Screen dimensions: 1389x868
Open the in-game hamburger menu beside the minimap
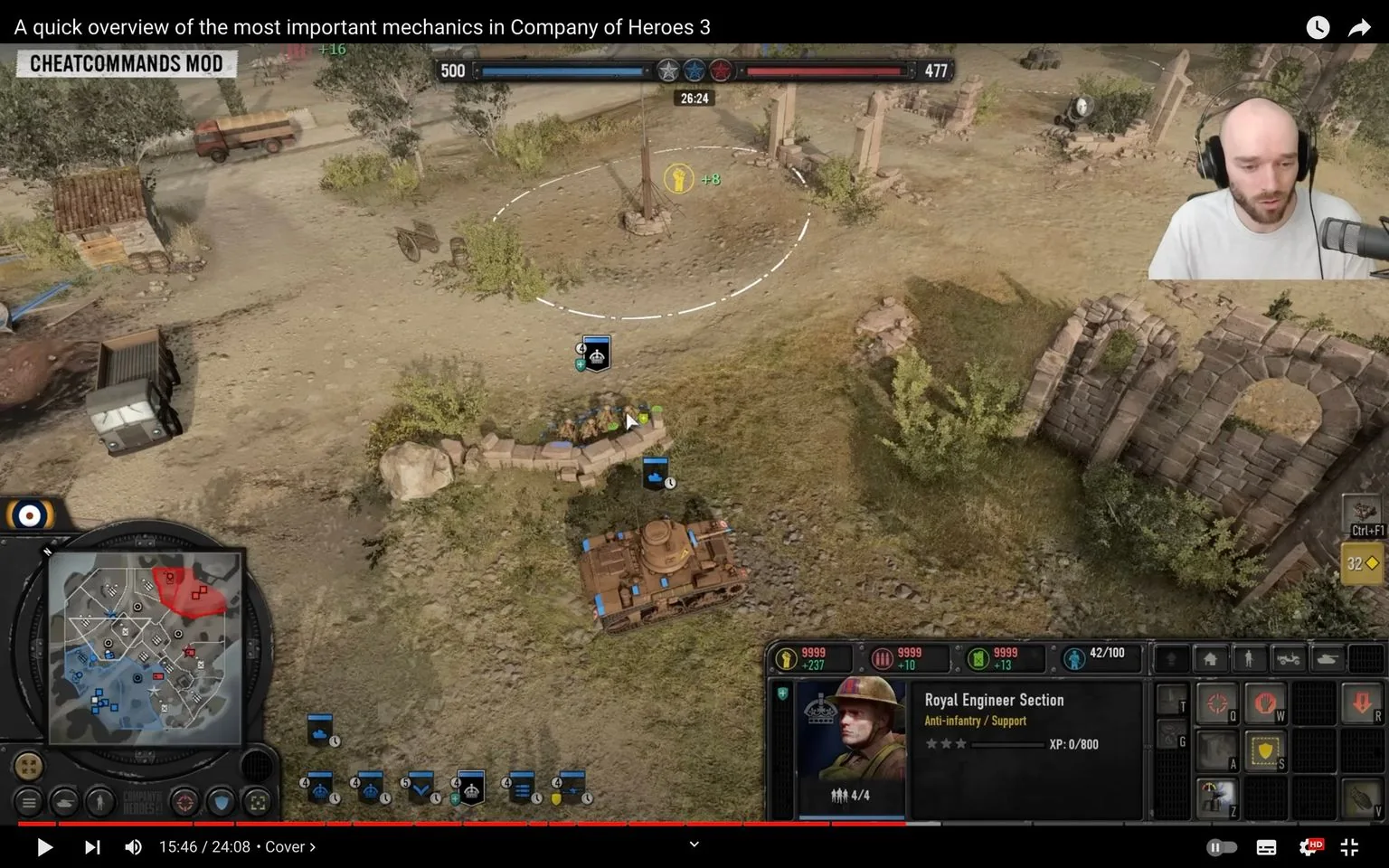click(x=28, y=802)
